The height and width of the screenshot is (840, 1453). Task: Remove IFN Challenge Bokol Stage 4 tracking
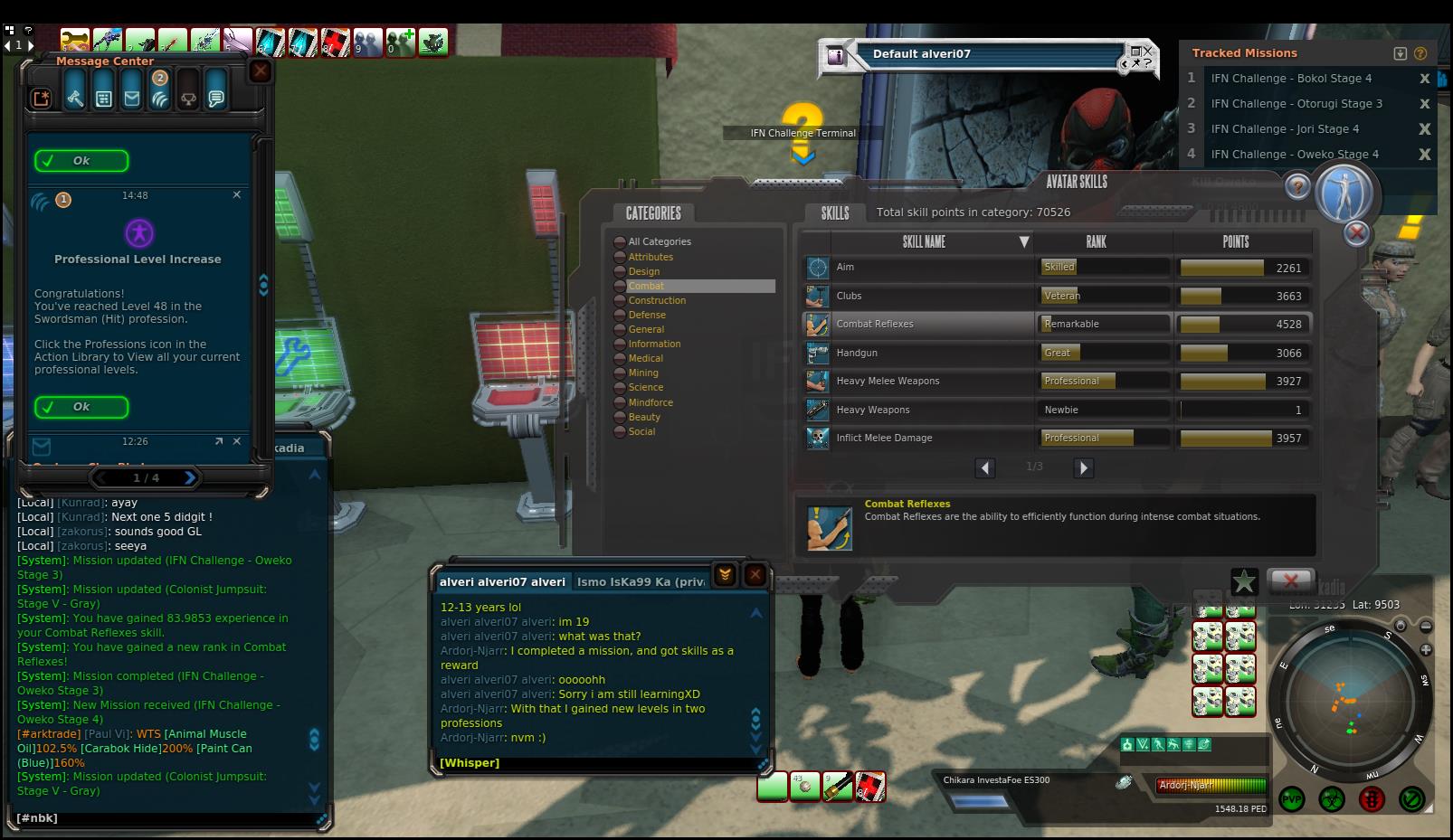(1425, 79)
